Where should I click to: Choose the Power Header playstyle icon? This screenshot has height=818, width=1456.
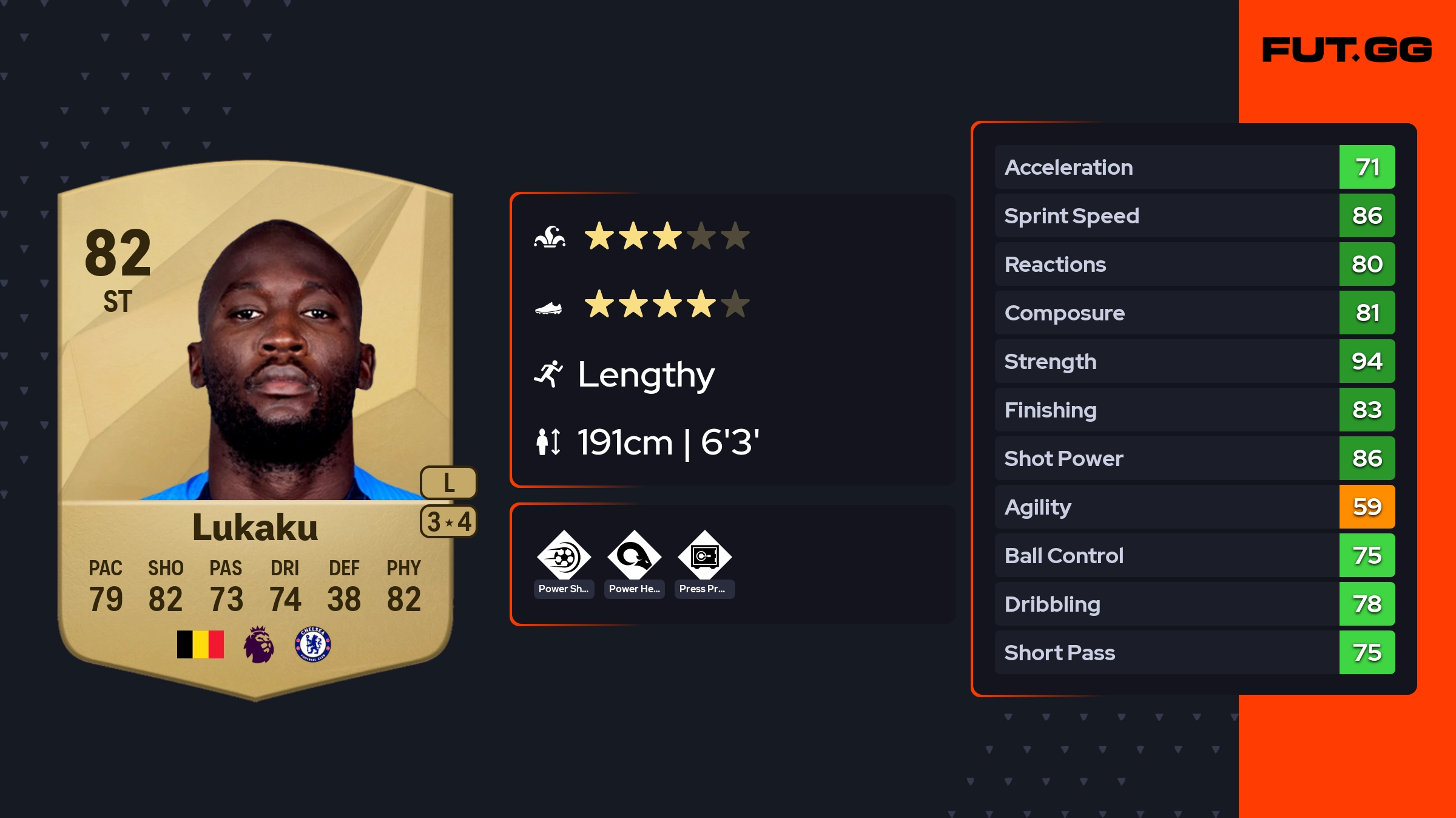click(x=634, y=556)
